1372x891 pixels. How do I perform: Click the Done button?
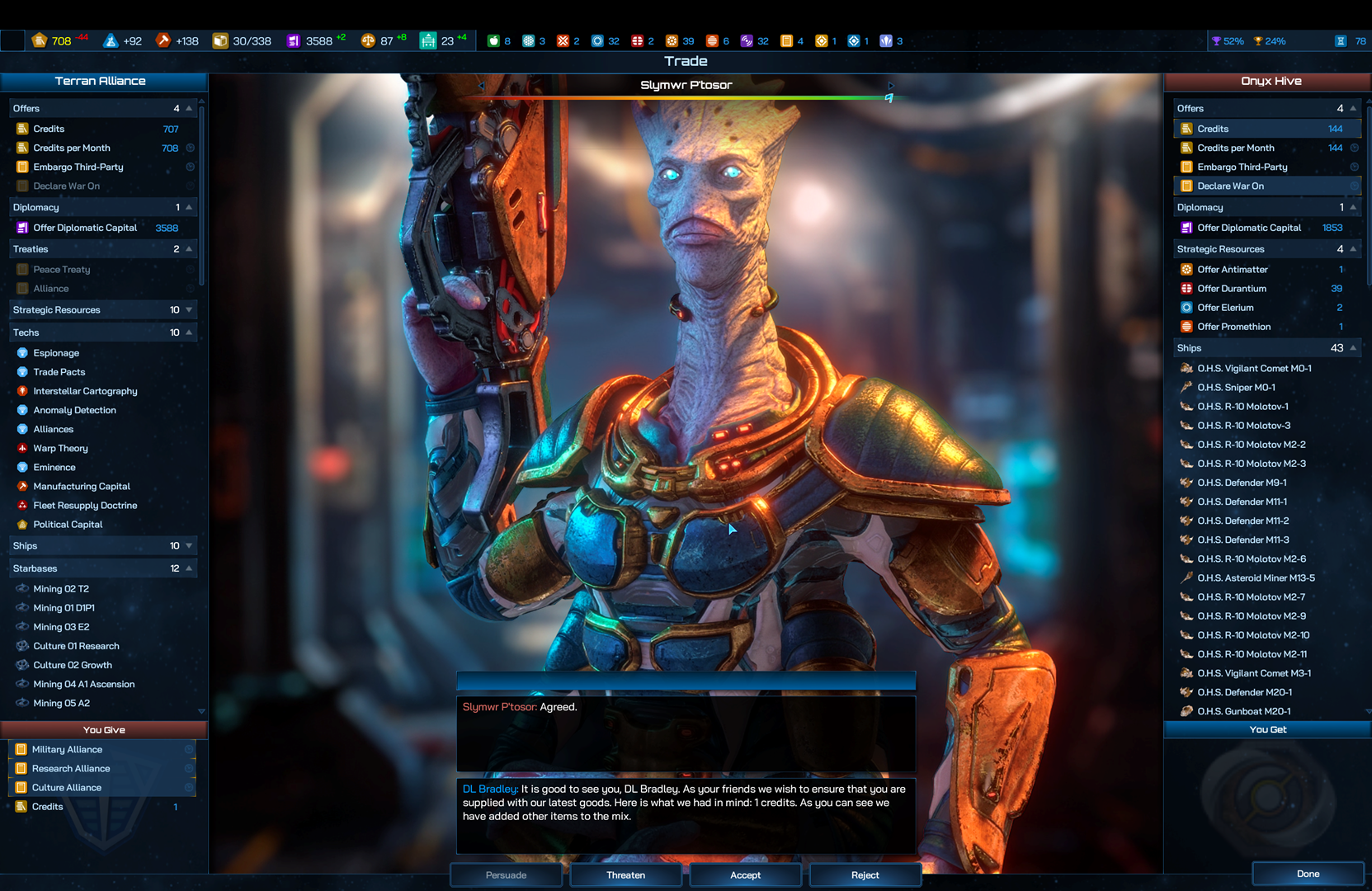coord(1308,874)
